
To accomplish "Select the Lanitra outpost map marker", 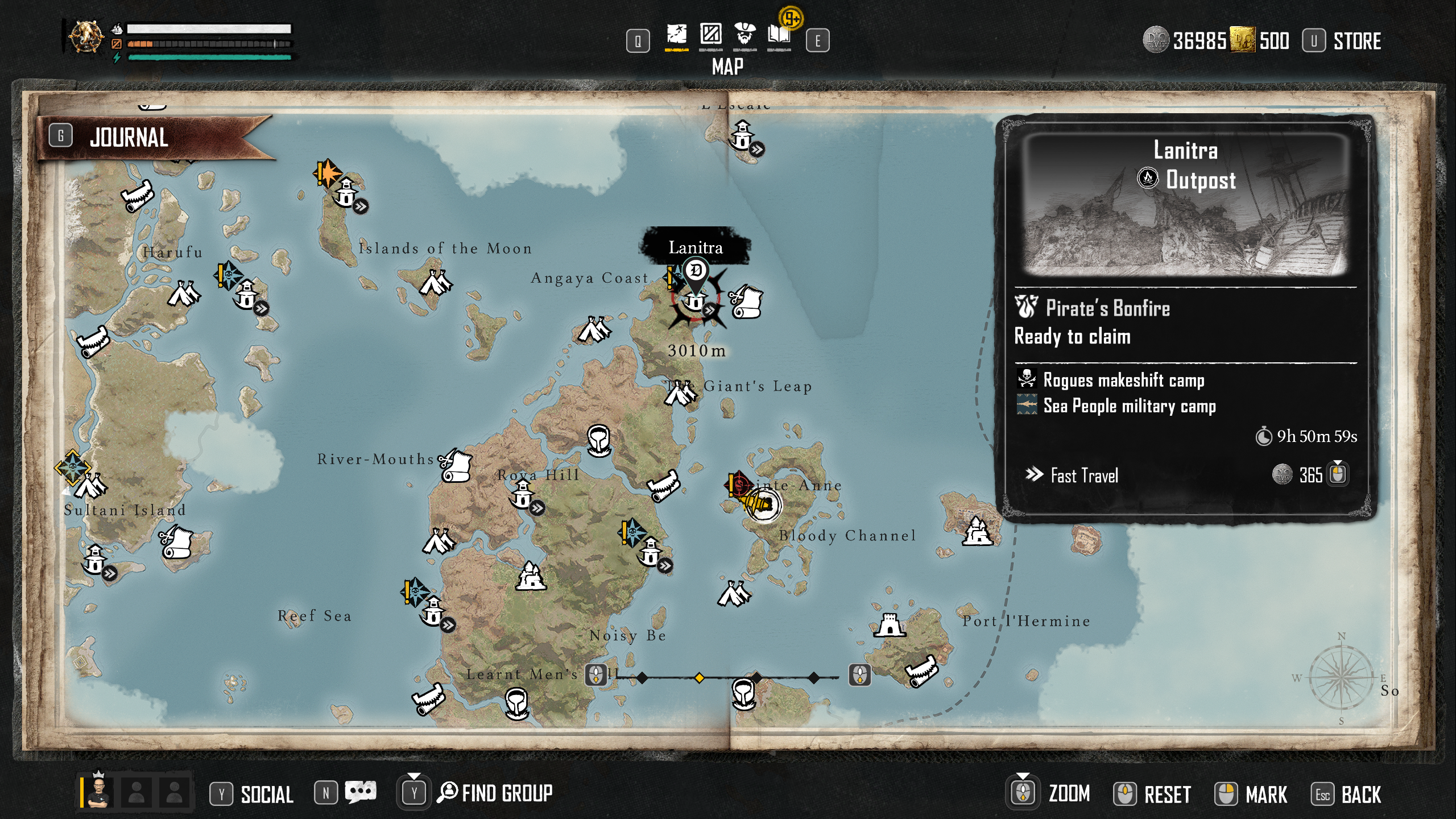I will 695,300.
